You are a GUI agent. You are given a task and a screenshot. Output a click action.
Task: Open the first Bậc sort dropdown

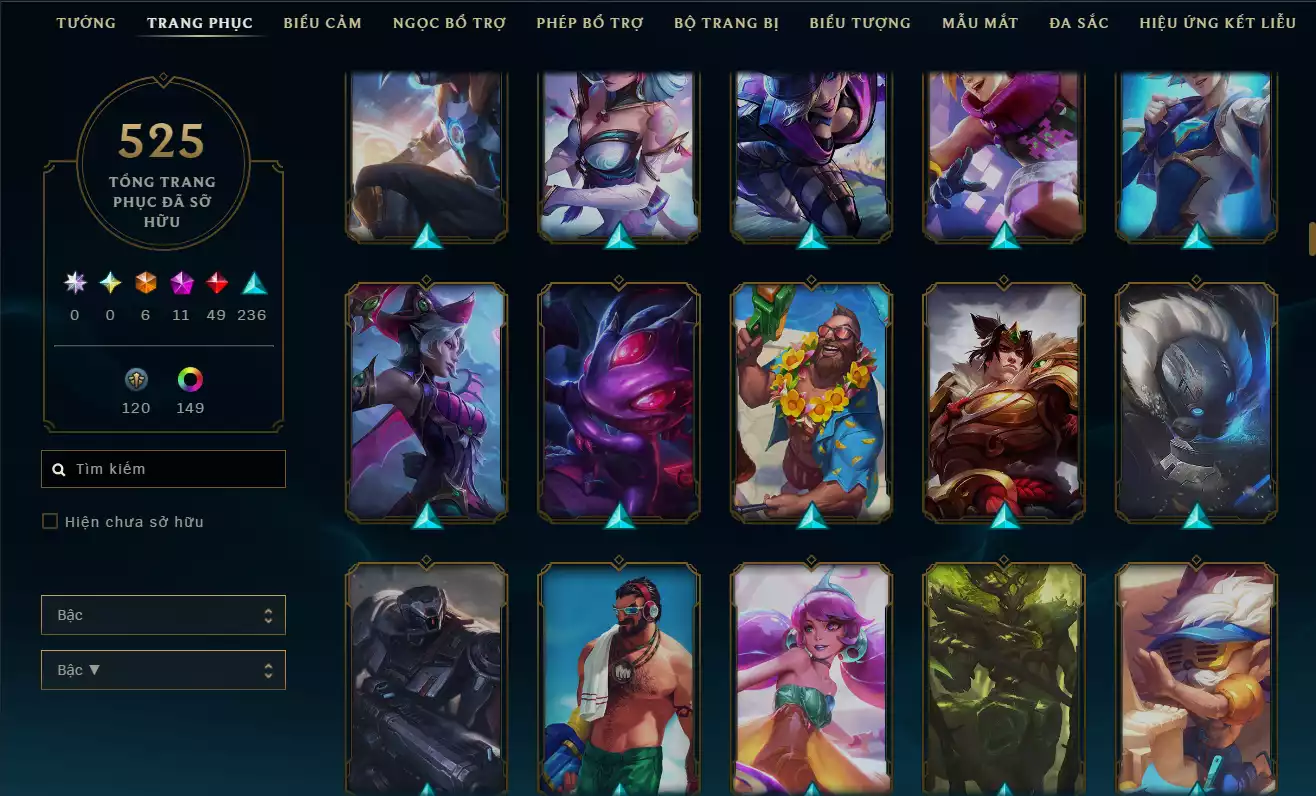163,614
